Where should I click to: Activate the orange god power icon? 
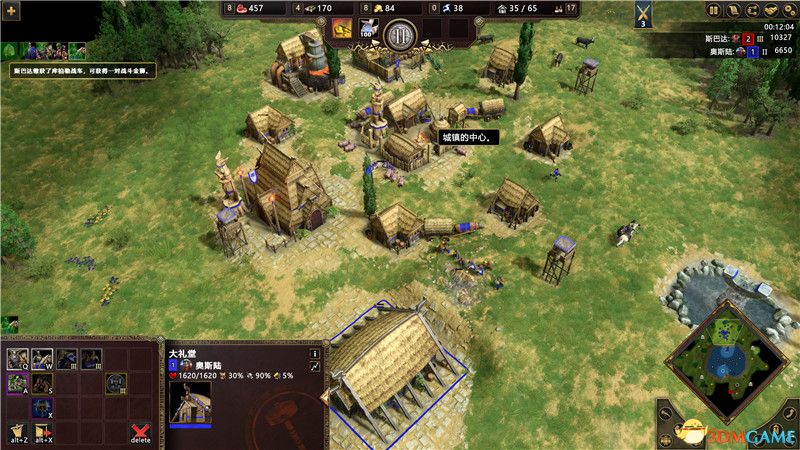342,29
